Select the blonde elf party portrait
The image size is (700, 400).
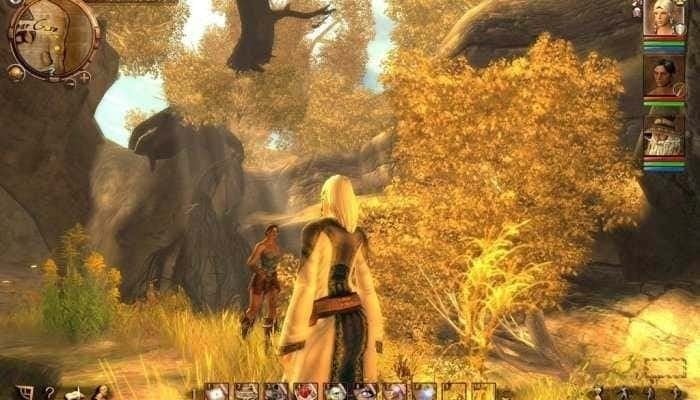[x=663, y=20]
